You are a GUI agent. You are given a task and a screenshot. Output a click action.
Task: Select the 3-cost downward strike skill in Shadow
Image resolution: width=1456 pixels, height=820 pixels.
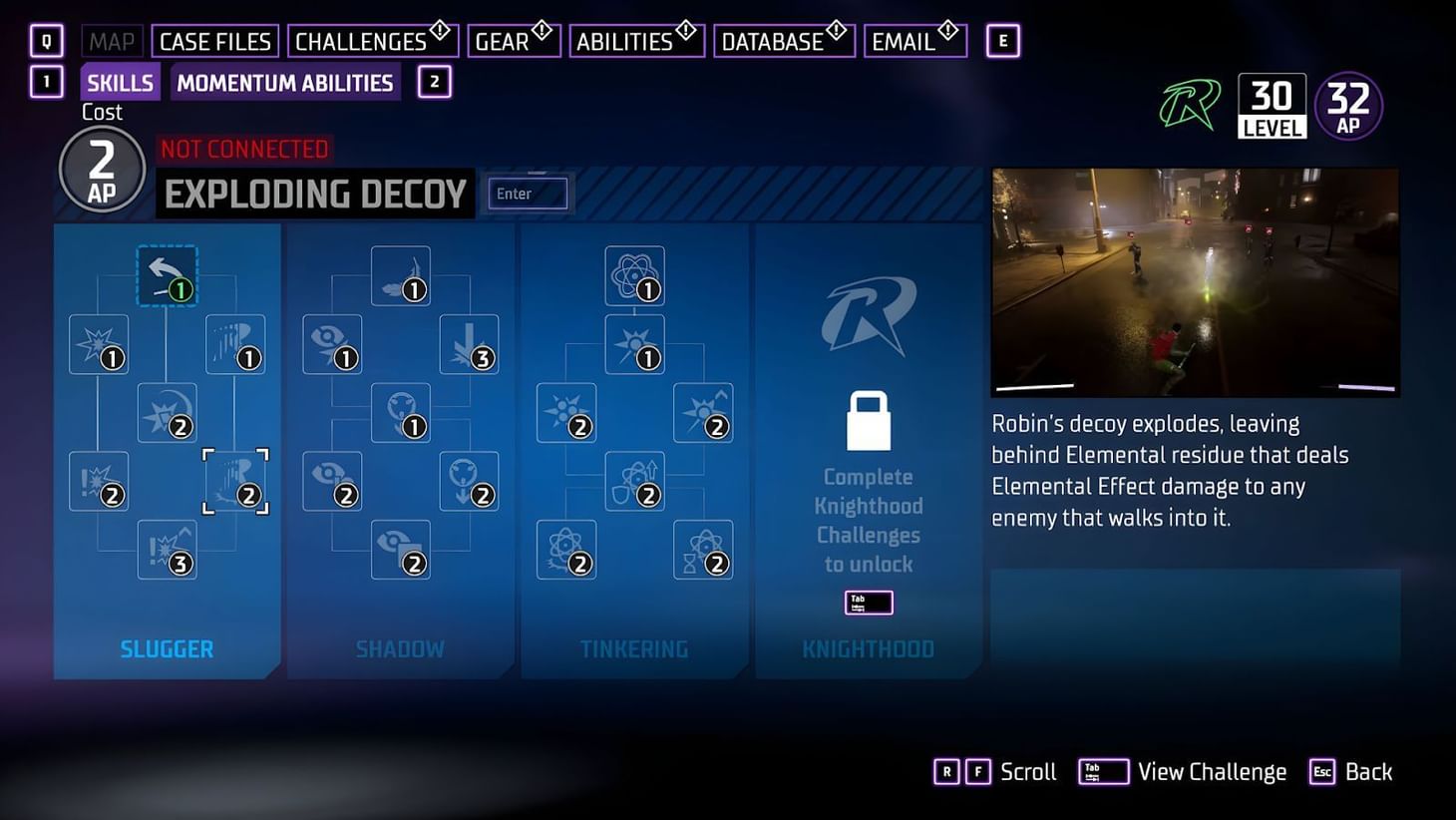(x=469, y=344)
